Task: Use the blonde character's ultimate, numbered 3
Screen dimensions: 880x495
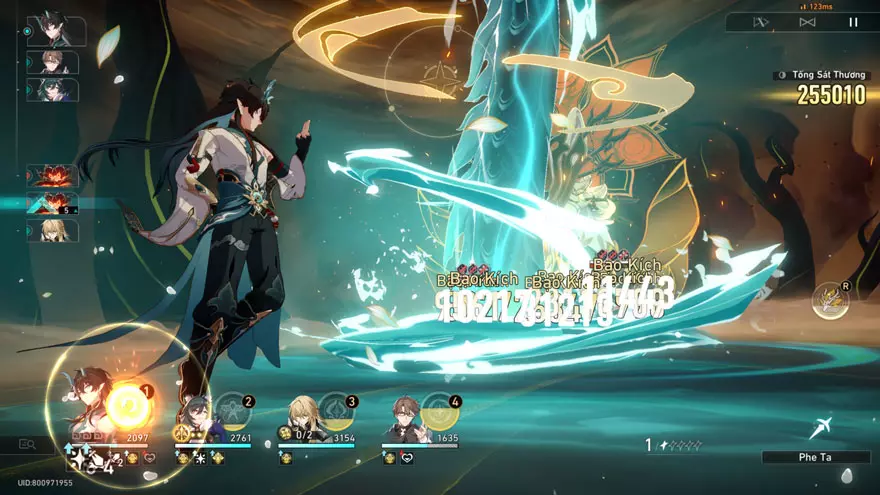Action: [336, 411]
